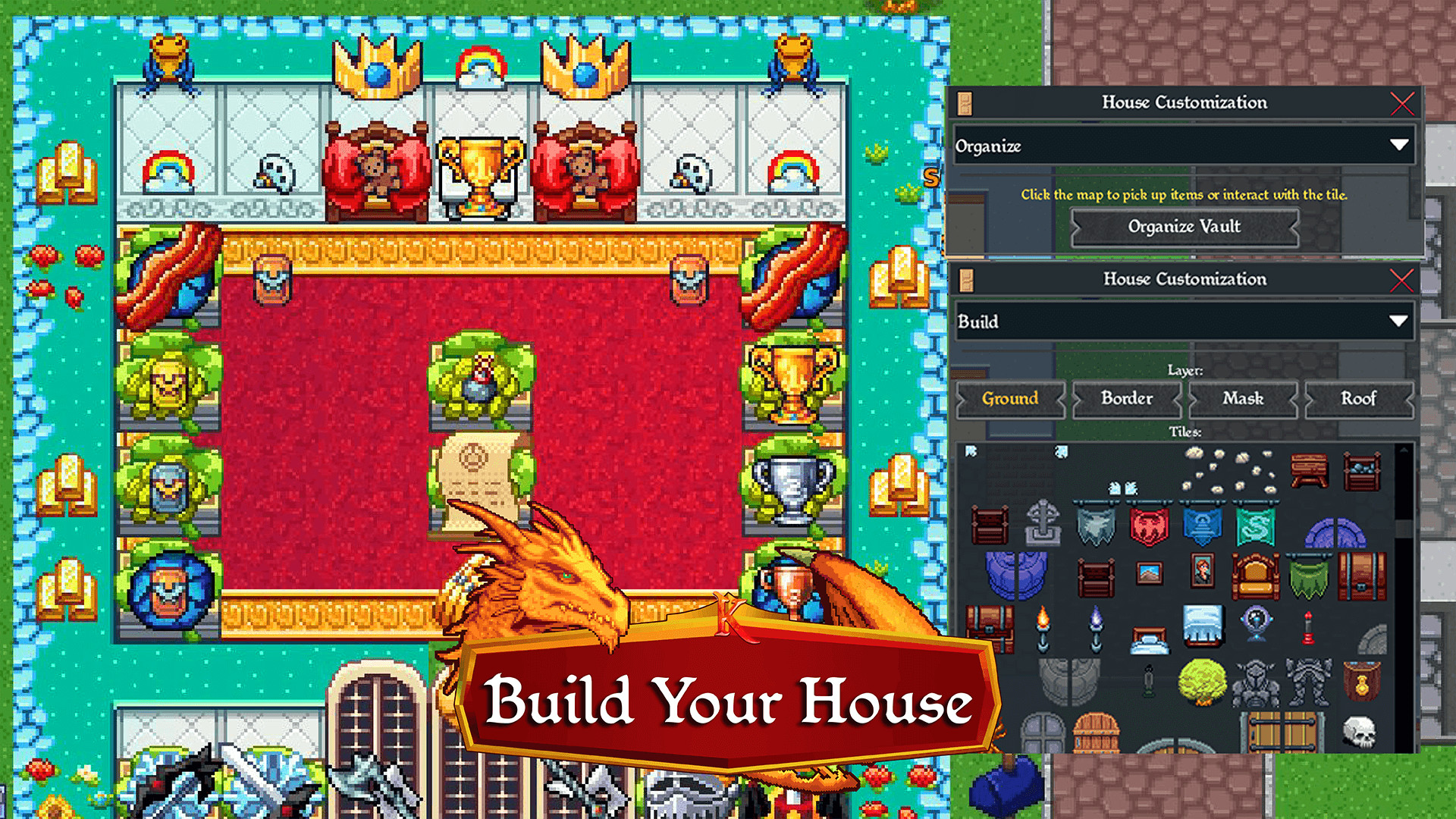Switch to the Border layer
The height and width of the screenshot is (819, 1456).
[x=1127, y=400]
